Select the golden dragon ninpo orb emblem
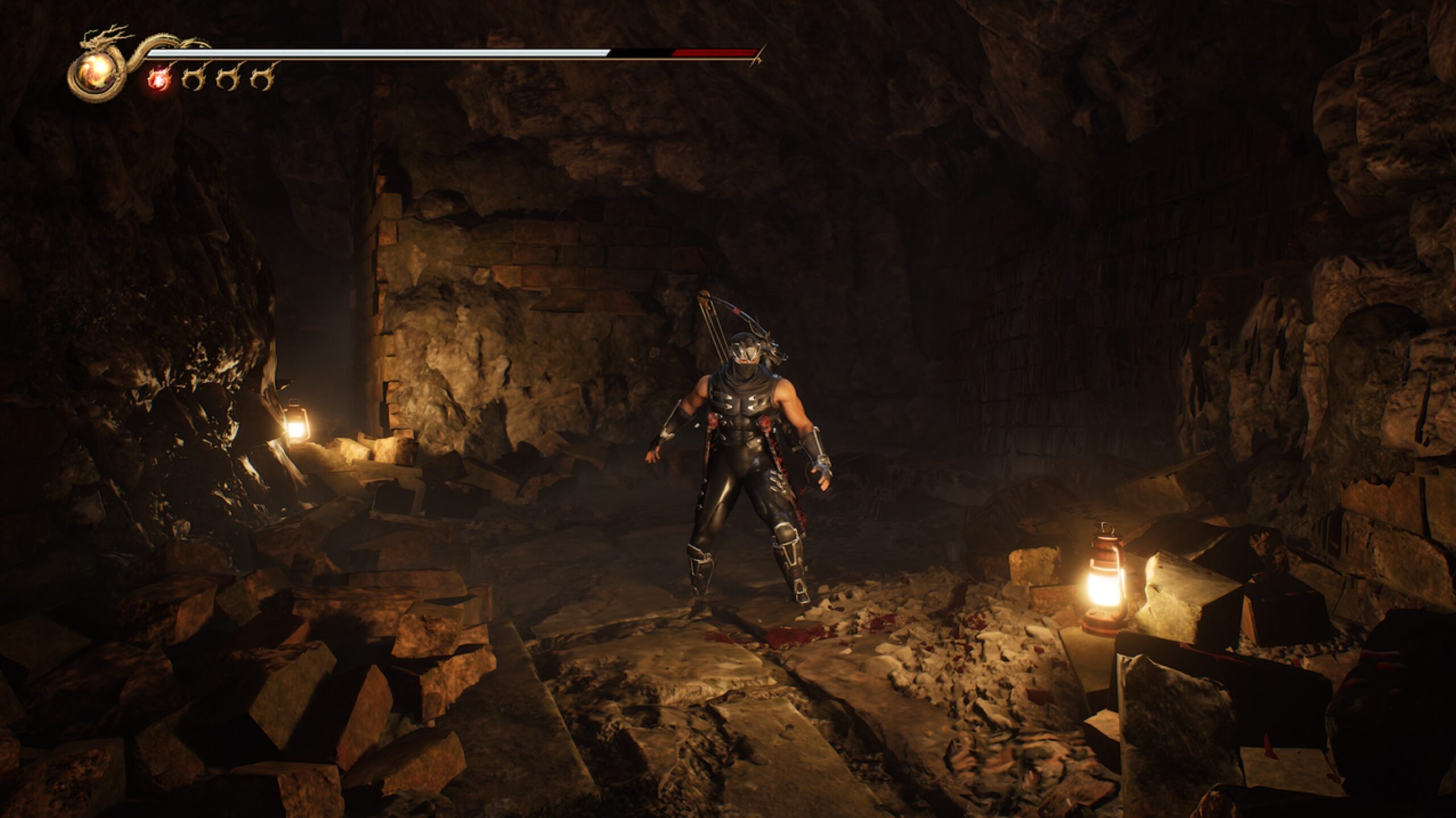The height and width of the screenshot is (818, 1456). tap(98, 73)
